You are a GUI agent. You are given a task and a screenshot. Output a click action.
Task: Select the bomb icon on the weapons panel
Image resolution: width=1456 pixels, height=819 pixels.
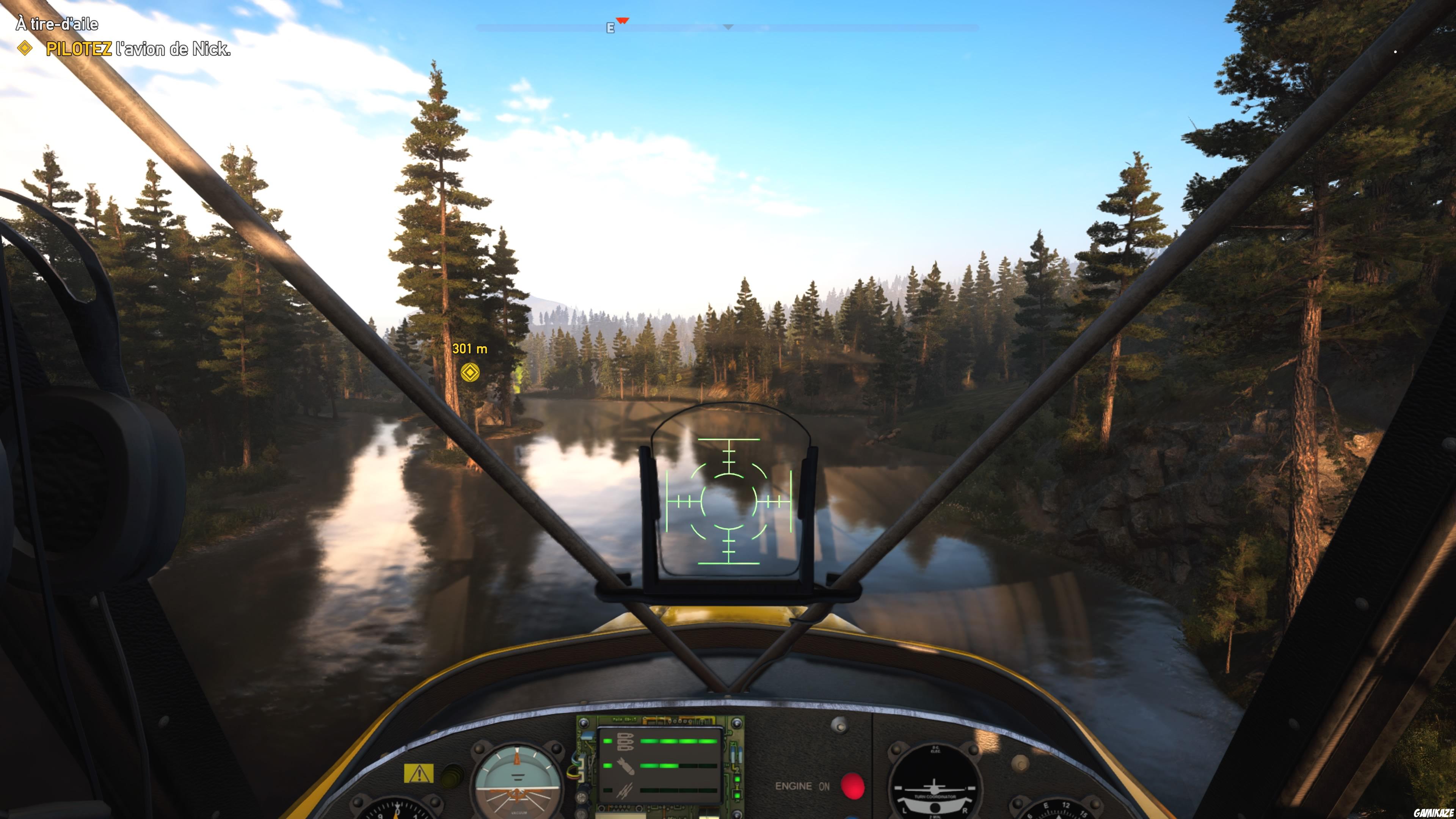coord(626,766)
